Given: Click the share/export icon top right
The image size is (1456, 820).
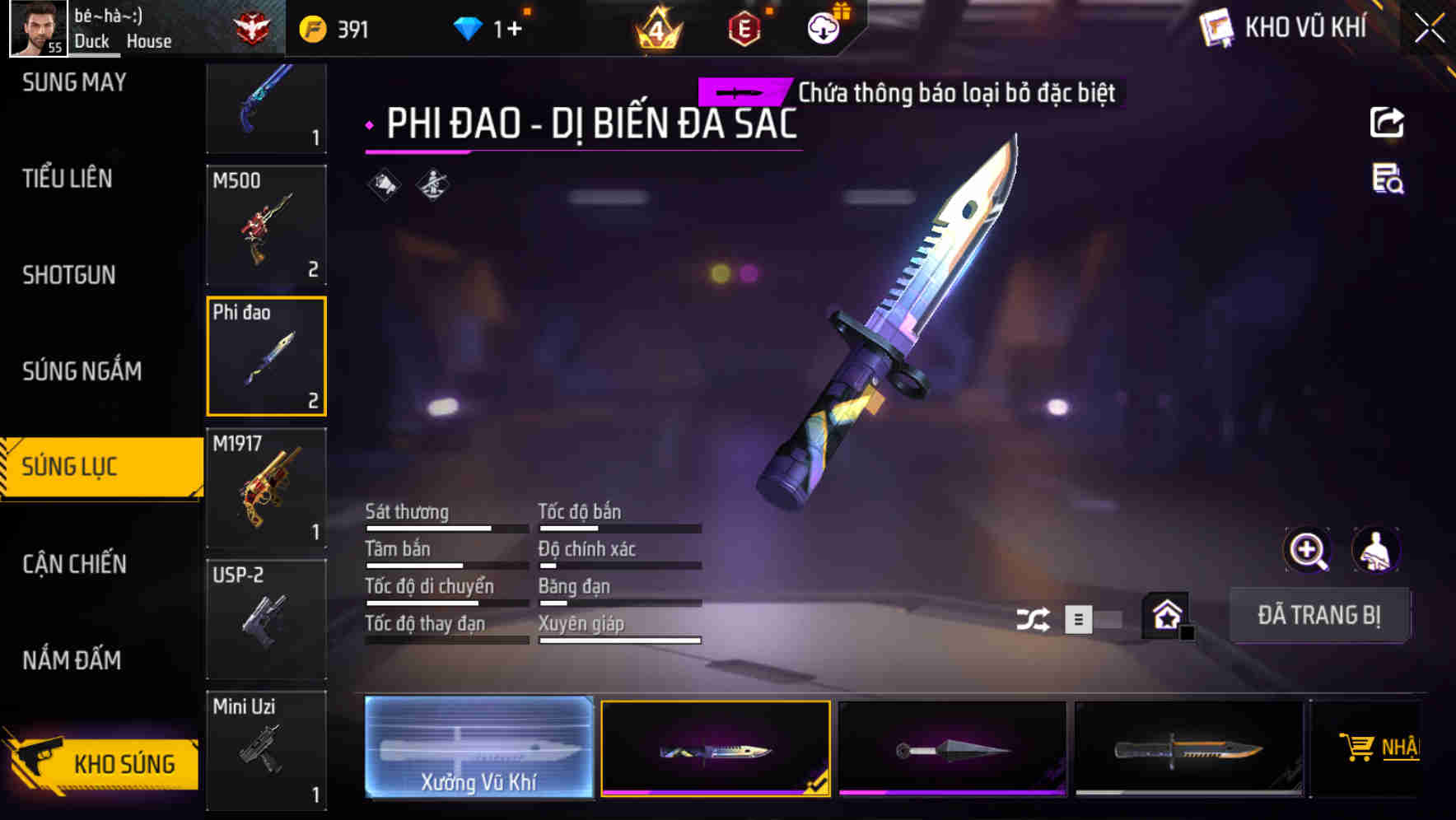Looking at the screenshot, I should 1387,122.
